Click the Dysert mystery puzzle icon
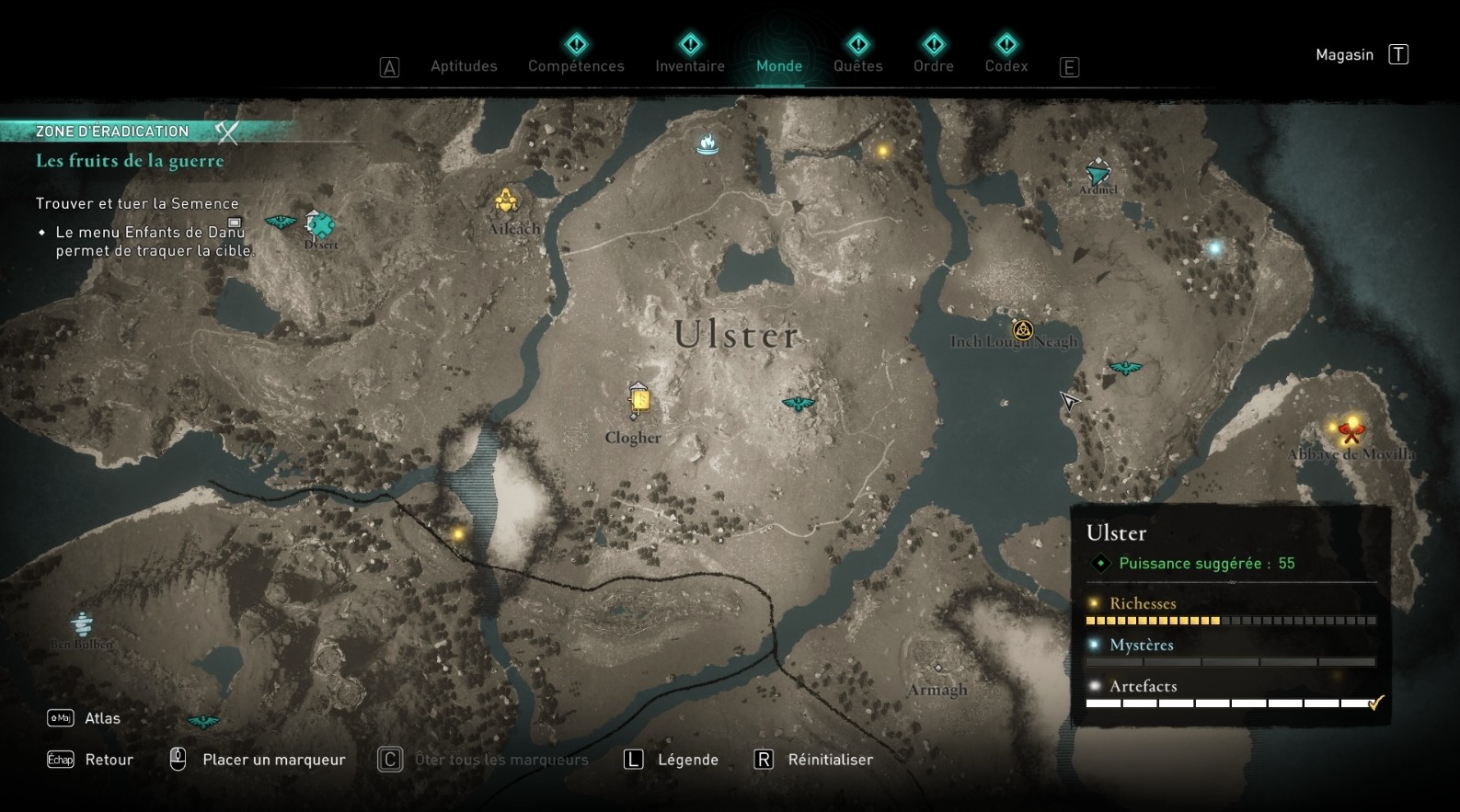 coord(317,224)
